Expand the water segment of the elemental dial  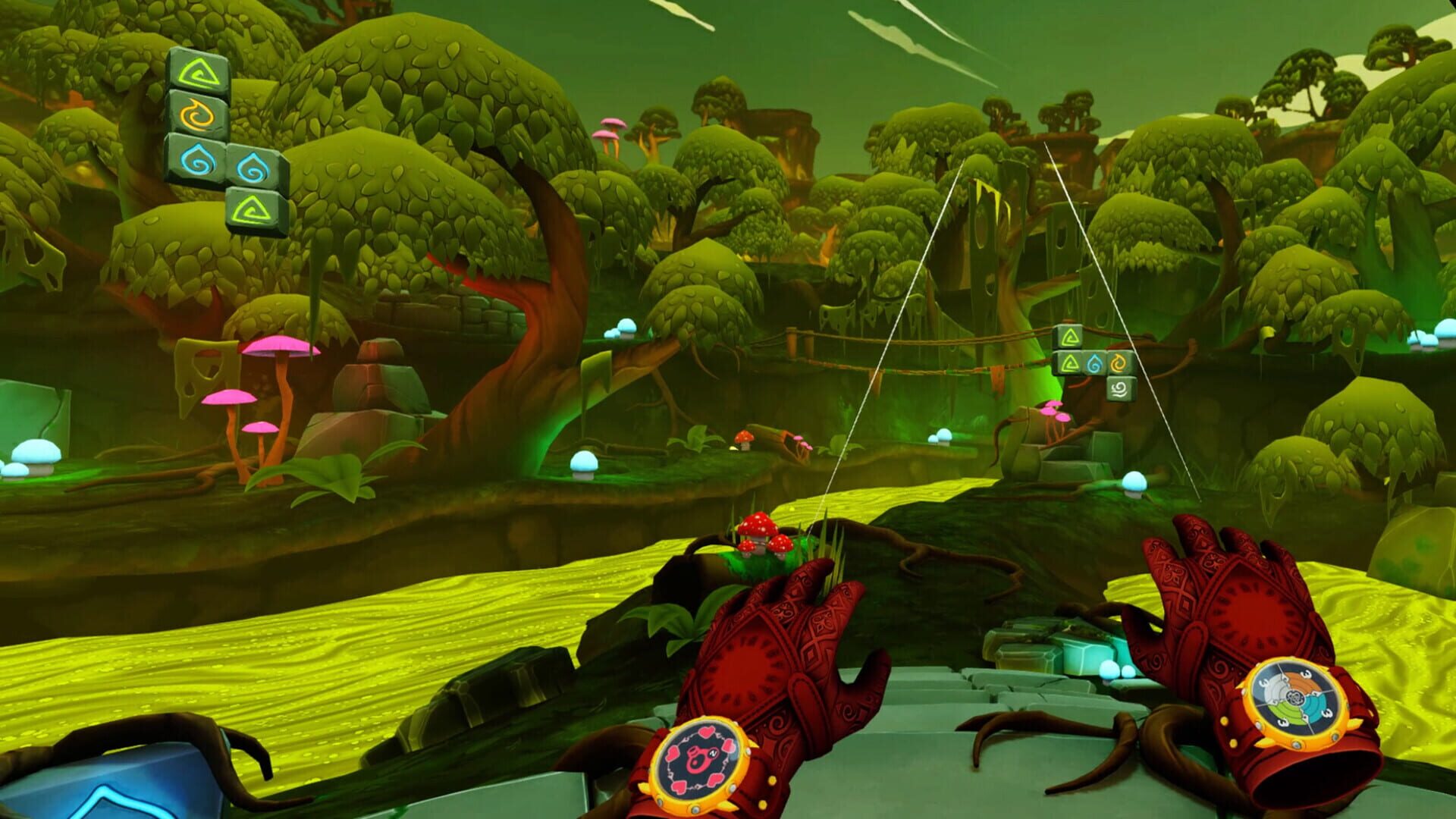click(1313, 707)
